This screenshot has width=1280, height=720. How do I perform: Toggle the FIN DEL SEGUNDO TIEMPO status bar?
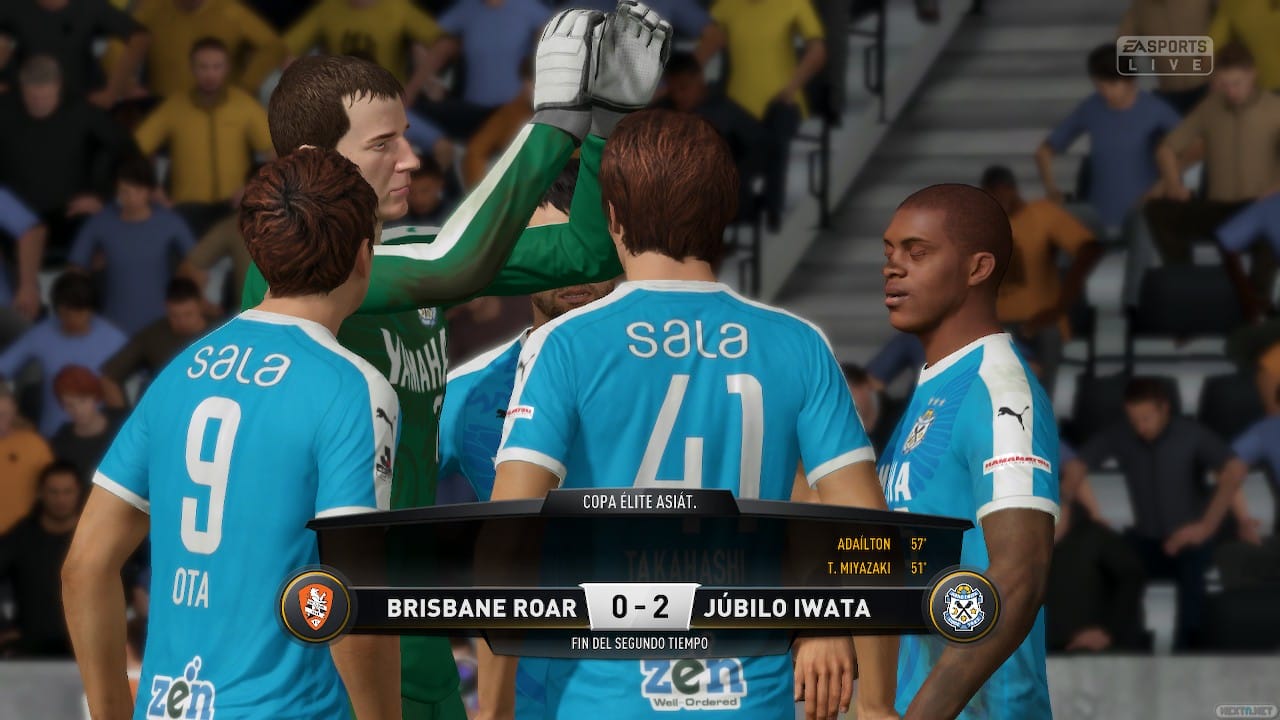[x=640, y=645]
